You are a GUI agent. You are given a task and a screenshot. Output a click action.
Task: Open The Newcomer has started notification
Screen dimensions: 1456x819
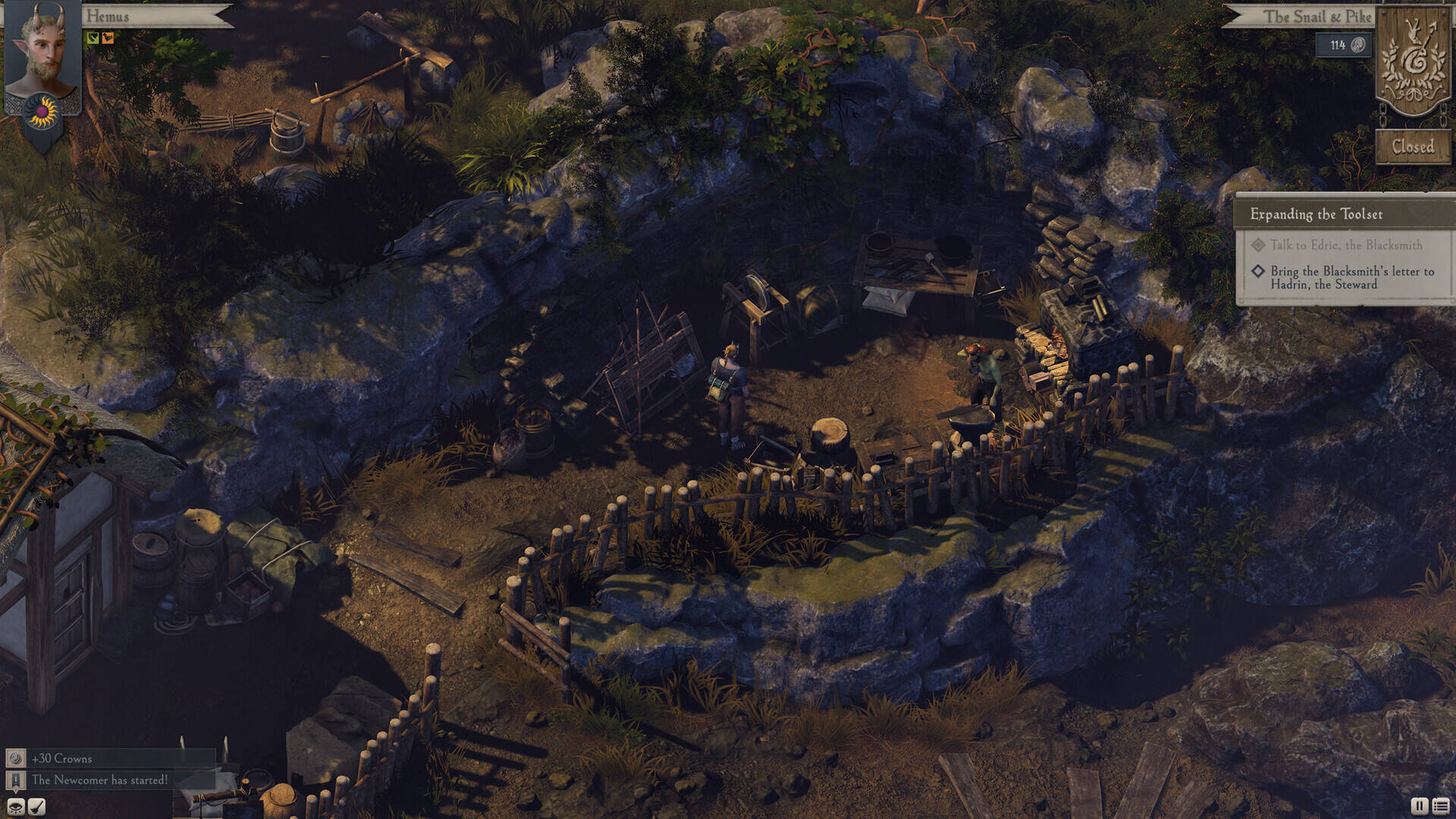[x=99, y=780]
